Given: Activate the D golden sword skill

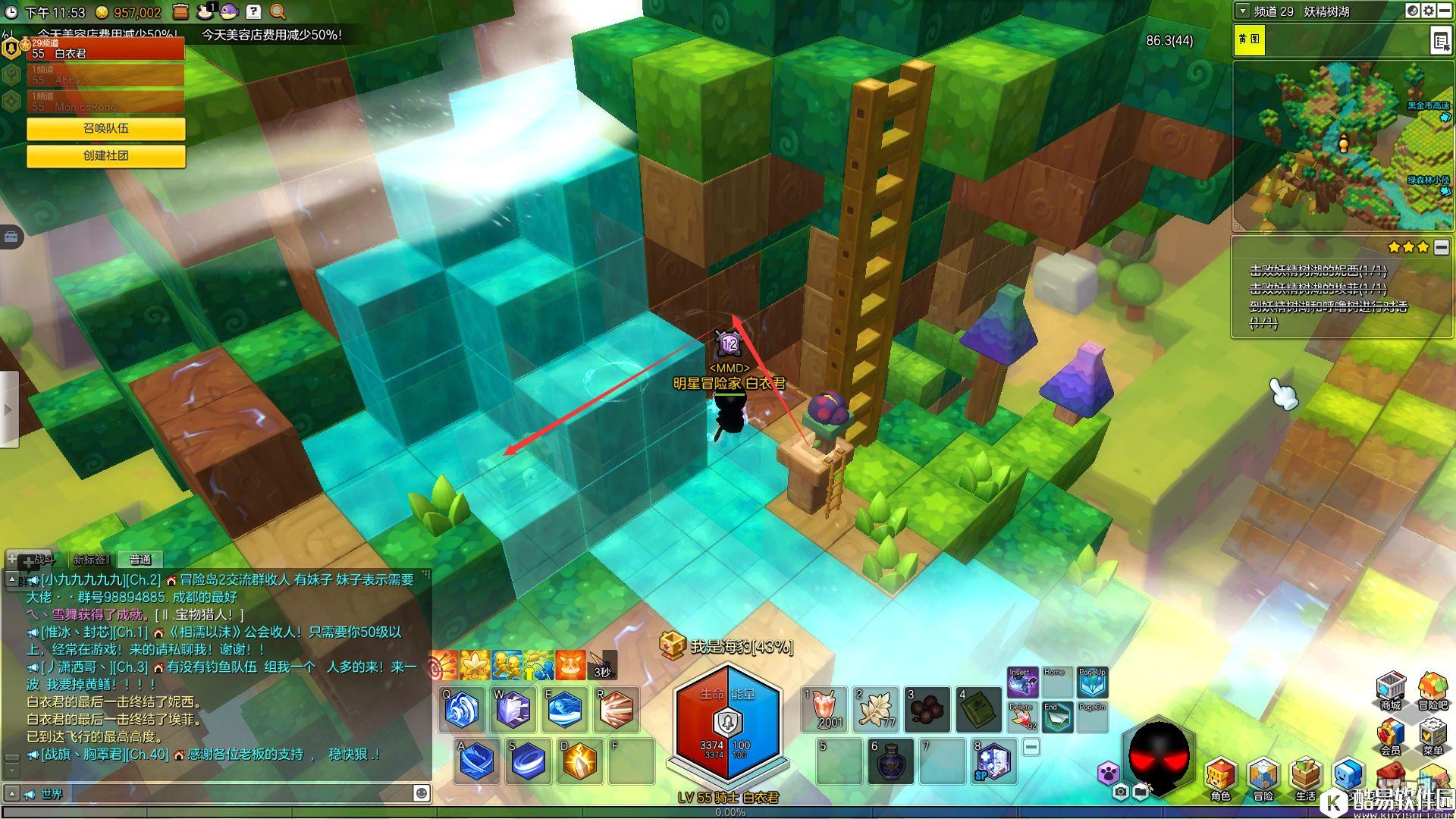Looking at the screenshot, I should (x=580, y=761).
